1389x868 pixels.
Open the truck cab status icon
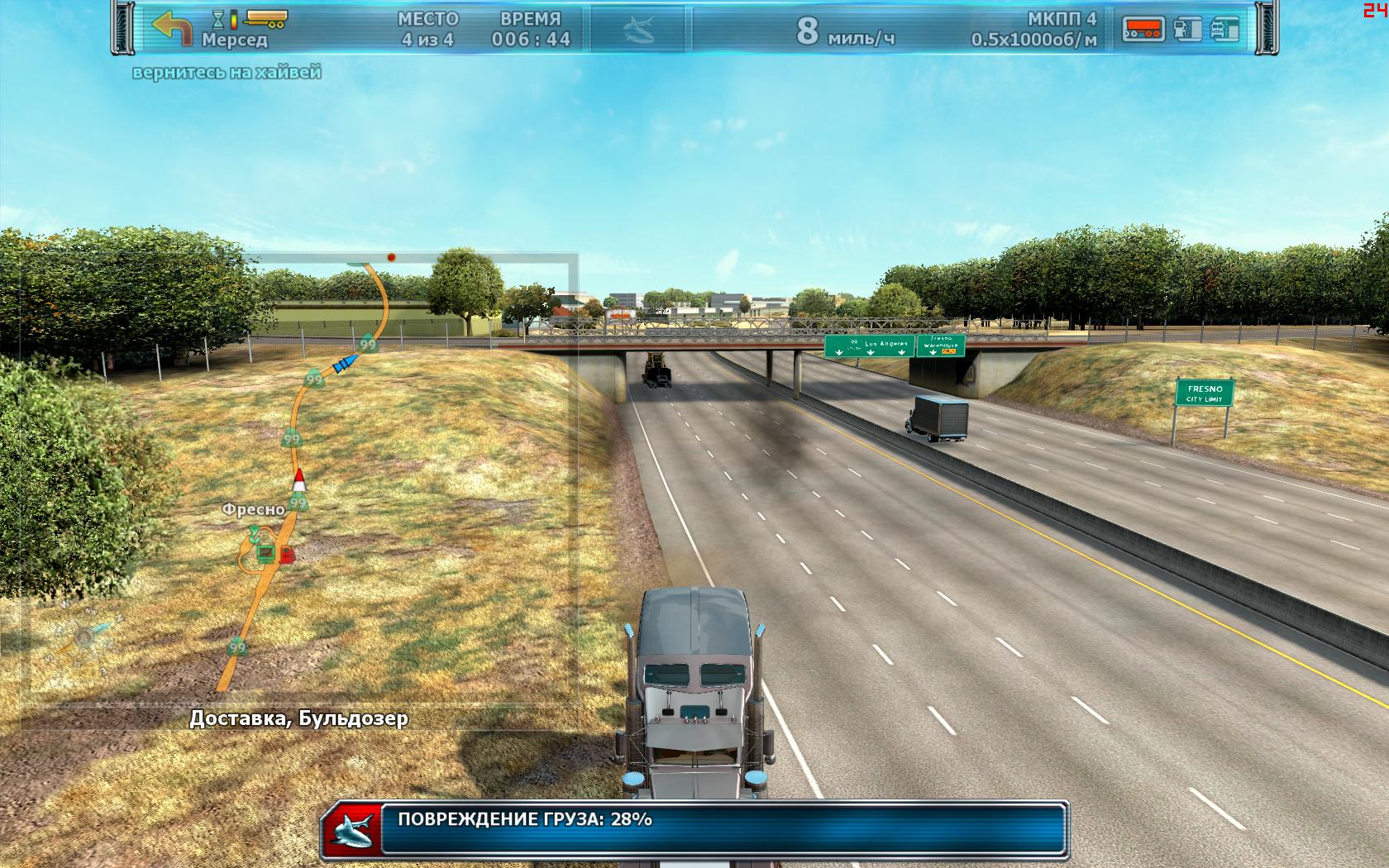pyautogui.click(x=1225, y=30)
